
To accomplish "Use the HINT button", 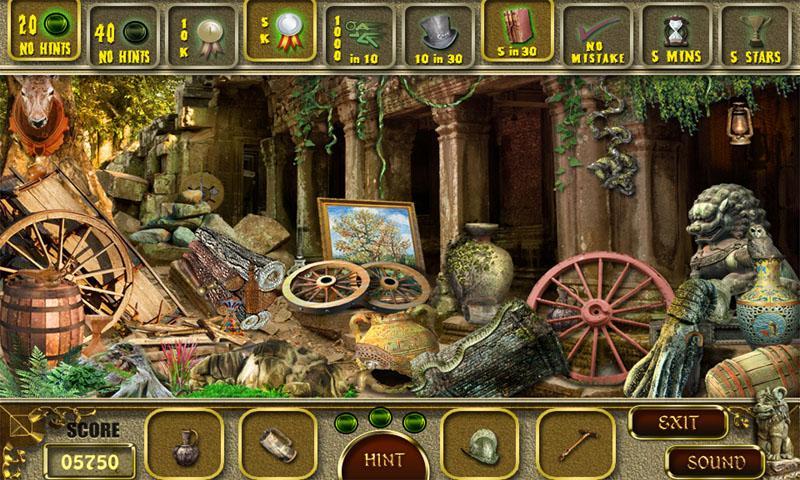I will [384, 459].
